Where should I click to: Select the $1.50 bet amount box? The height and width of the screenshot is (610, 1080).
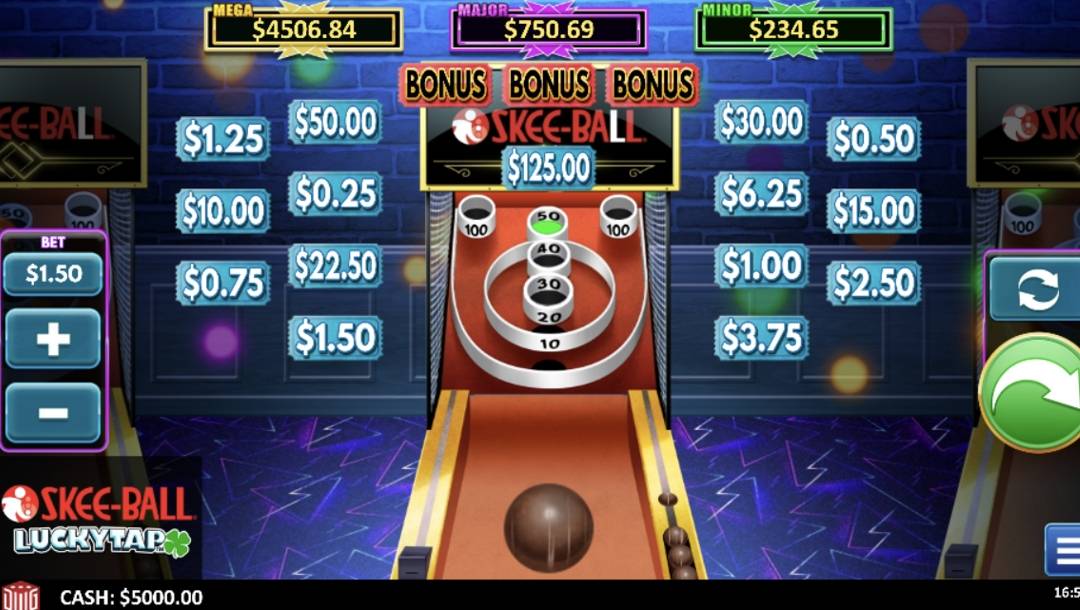coord(53,274)
